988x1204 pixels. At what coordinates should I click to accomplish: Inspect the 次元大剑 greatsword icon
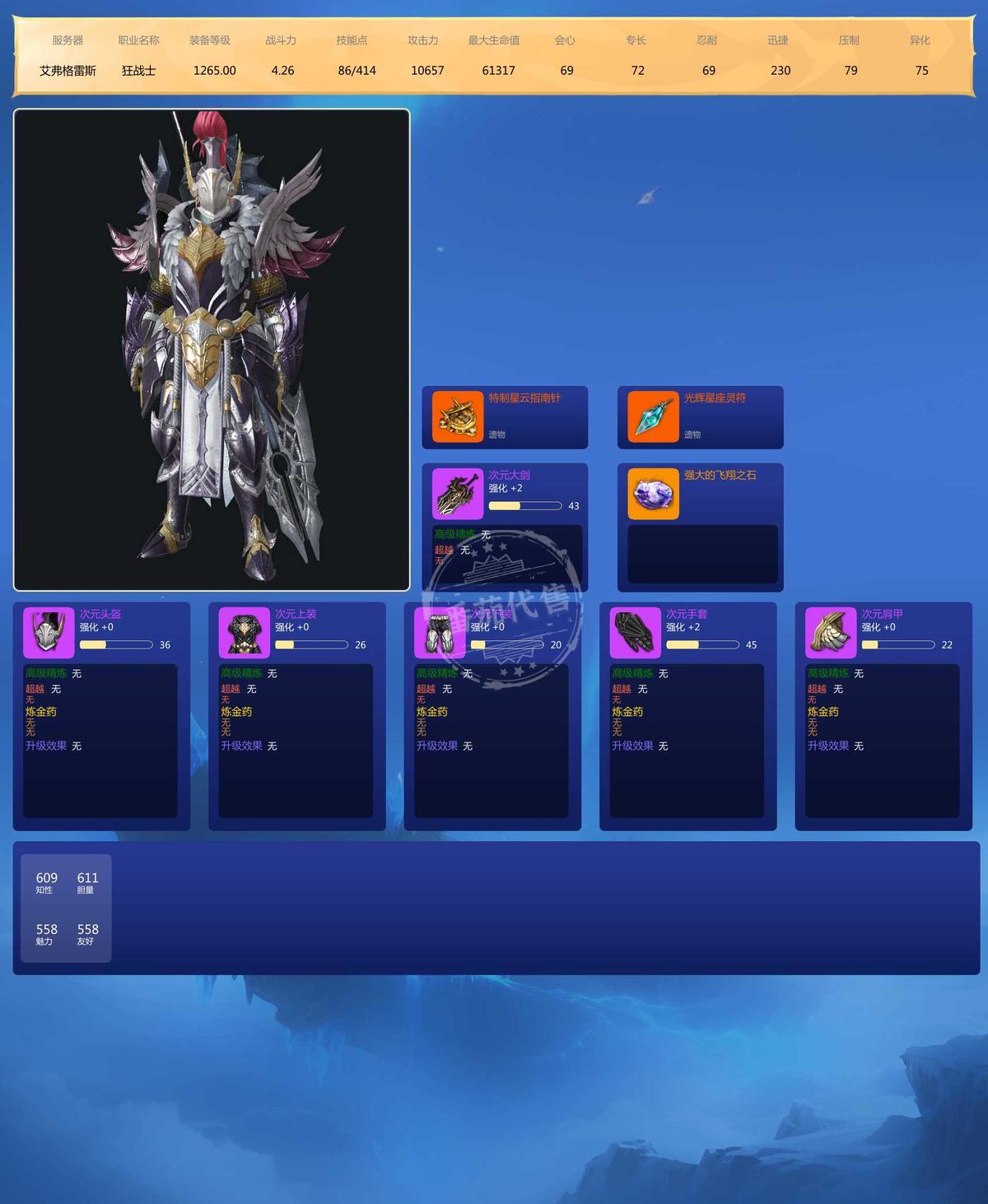click(458, 494)
